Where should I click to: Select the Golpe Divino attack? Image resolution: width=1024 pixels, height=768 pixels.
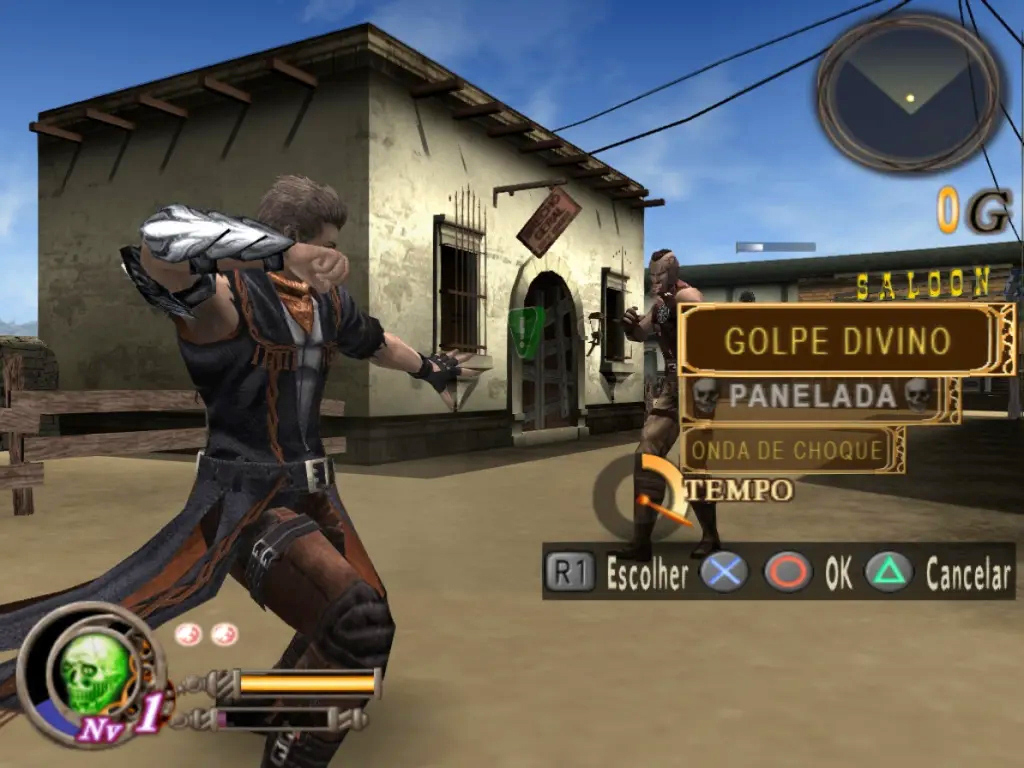coord(836,340)
